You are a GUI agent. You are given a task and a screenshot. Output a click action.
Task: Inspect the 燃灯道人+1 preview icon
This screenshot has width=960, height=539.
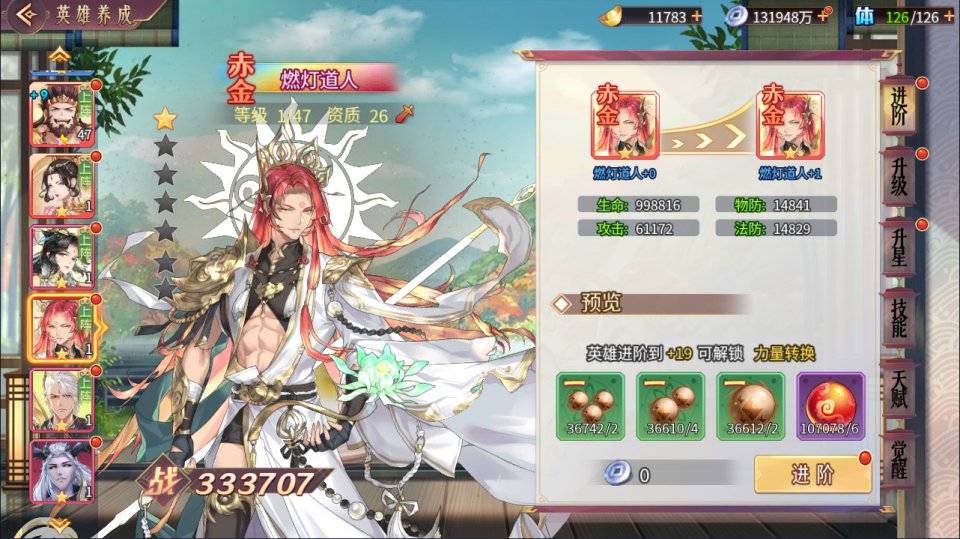(791, 126)
